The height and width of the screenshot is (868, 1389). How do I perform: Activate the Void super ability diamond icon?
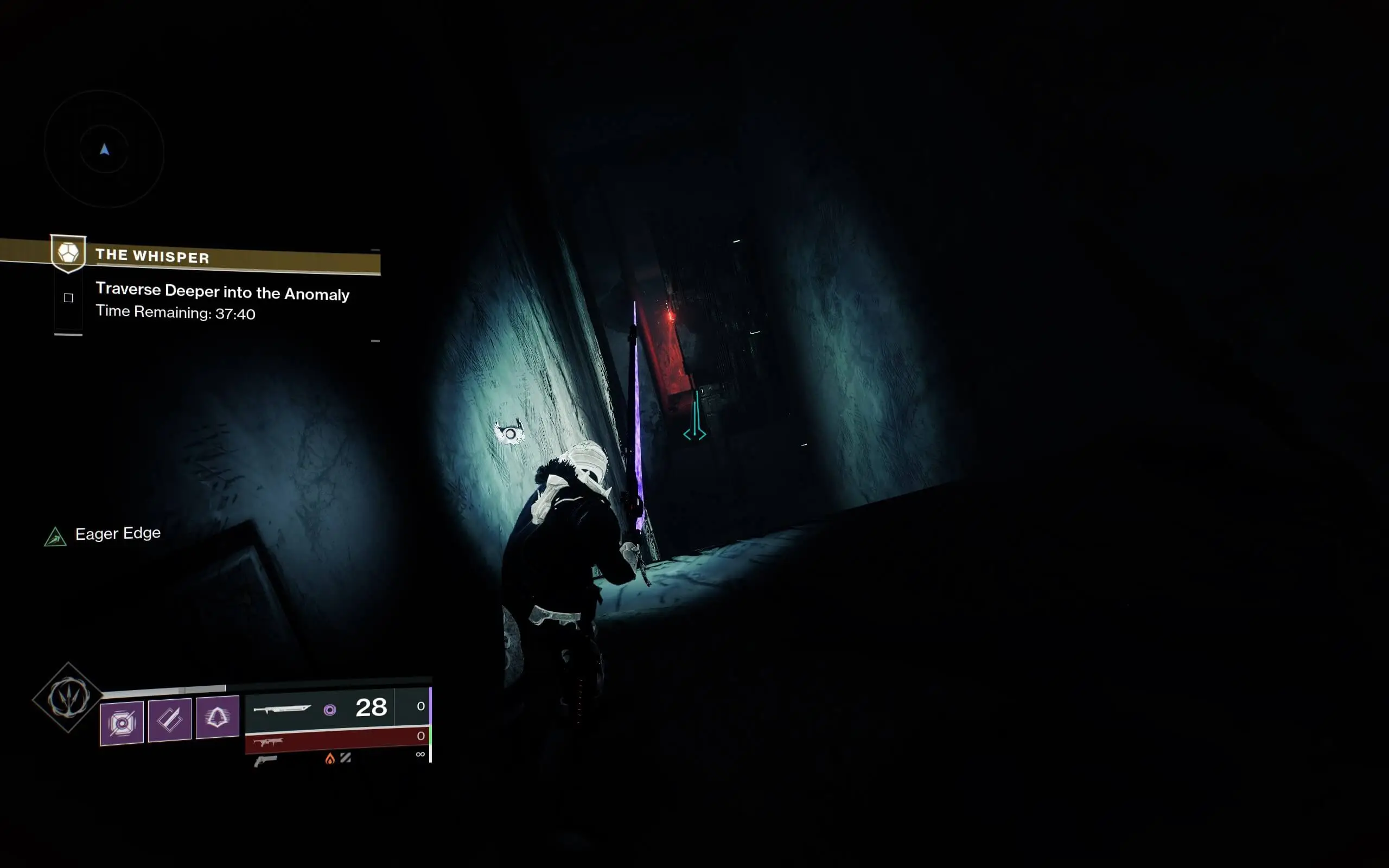coord(68,698)
